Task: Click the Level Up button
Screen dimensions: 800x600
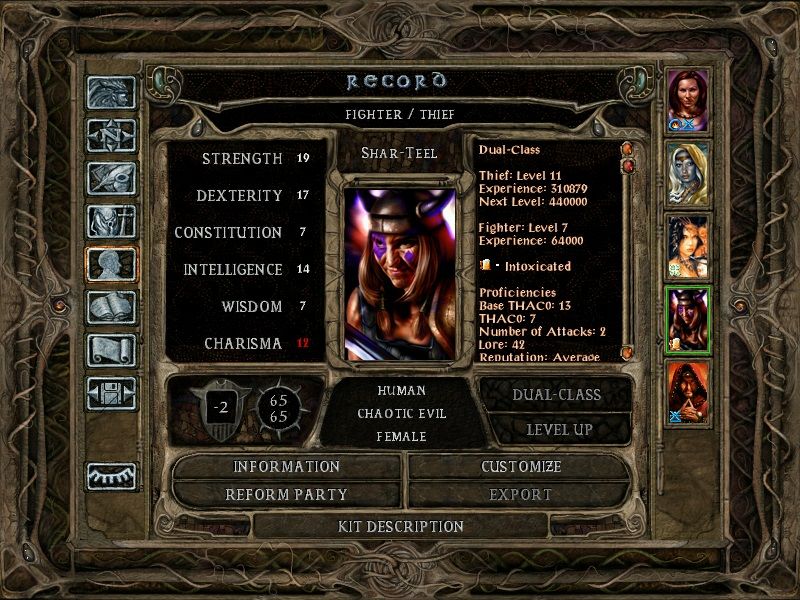Action: (556, 429)
